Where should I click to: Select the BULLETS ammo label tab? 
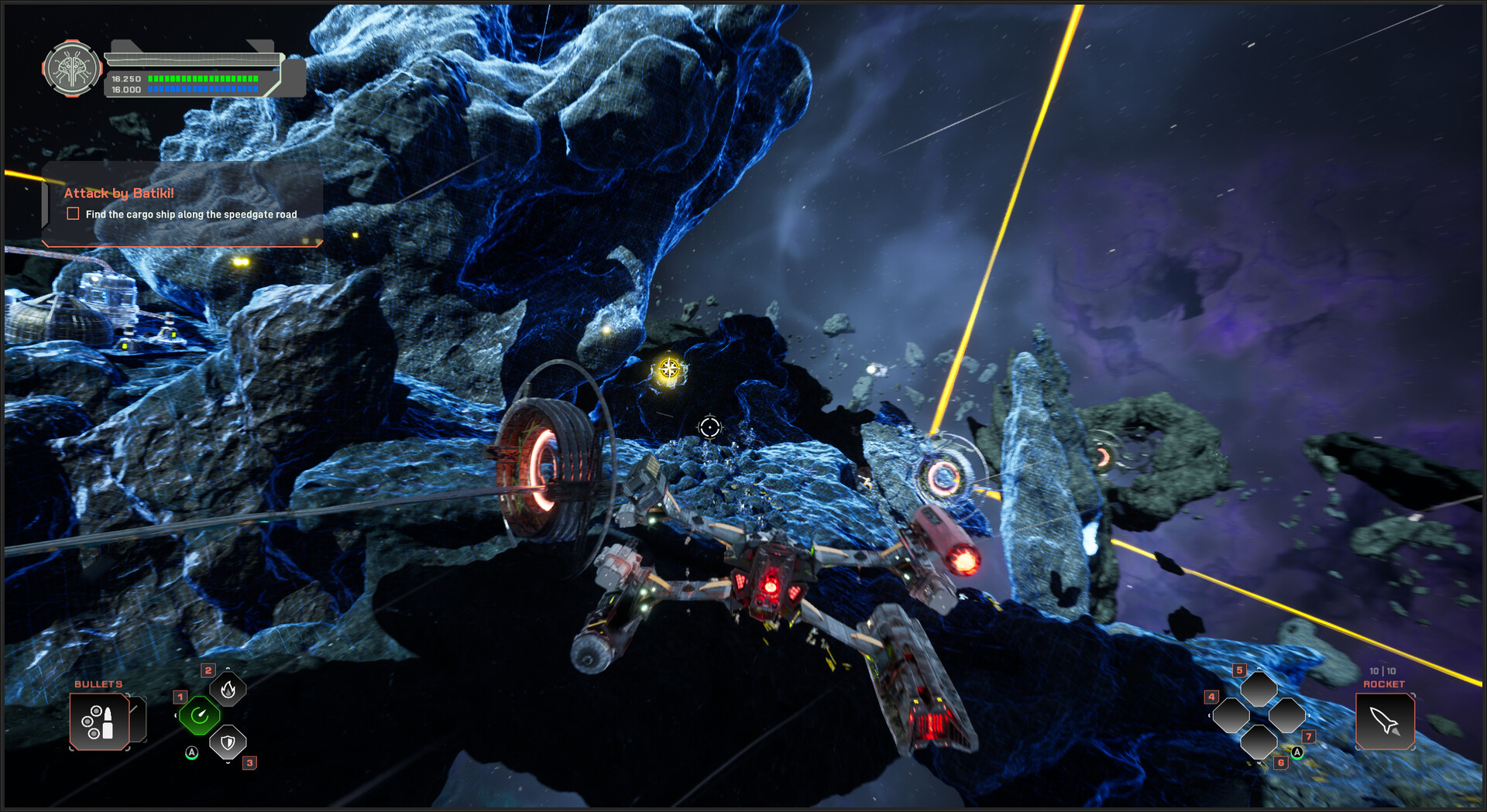tap(98, 684)
